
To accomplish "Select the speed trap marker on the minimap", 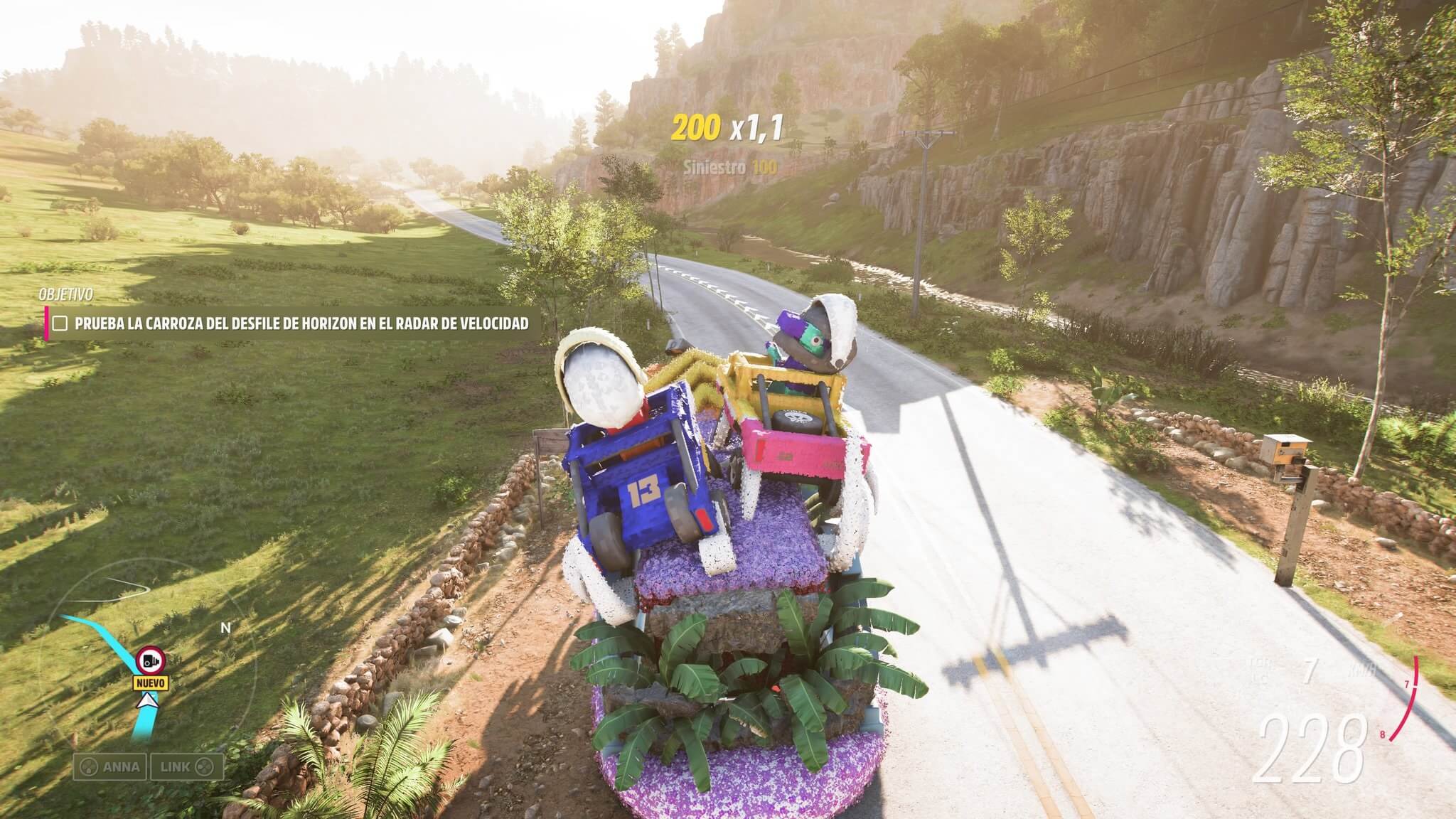I will tap(150, 660).
